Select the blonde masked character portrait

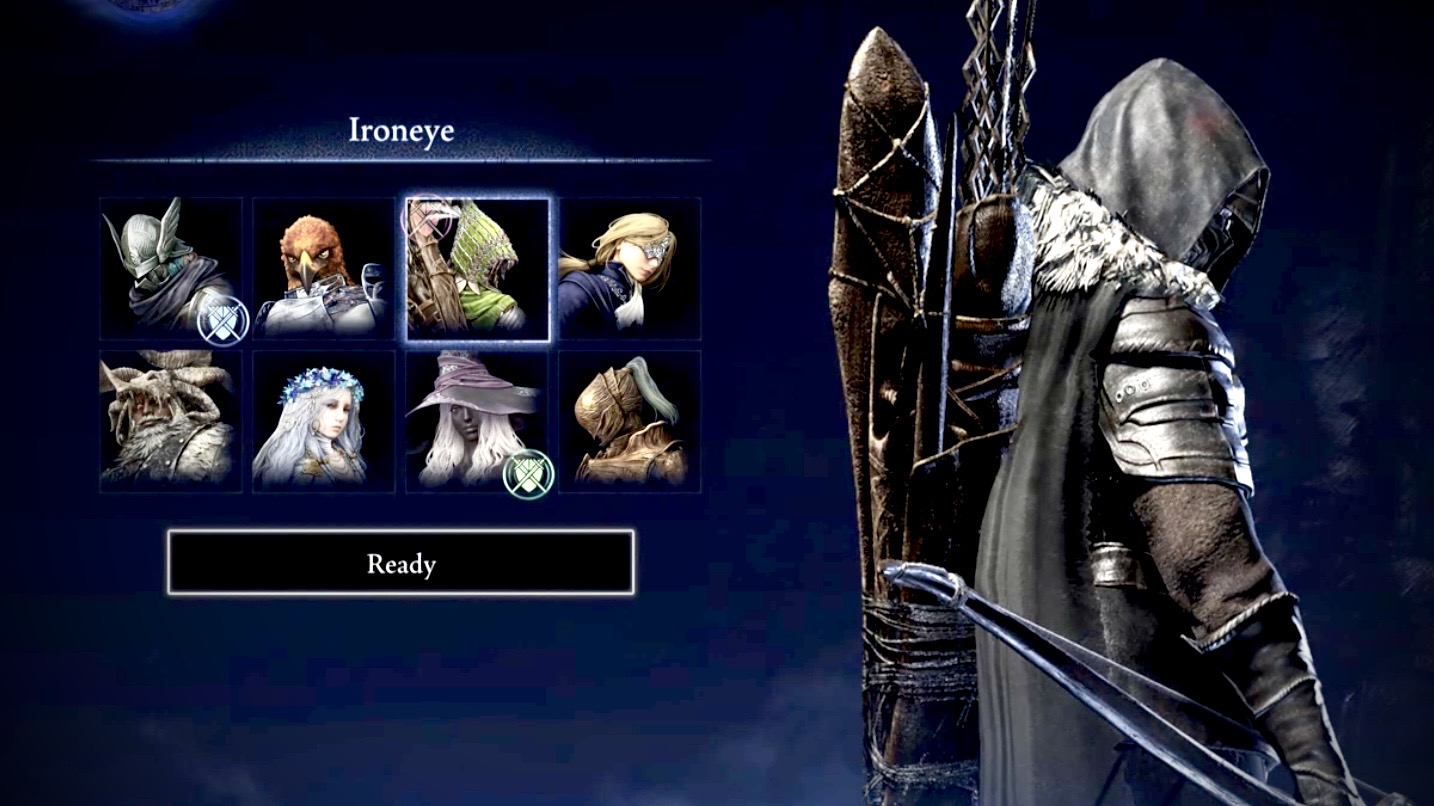pos(629,268)
